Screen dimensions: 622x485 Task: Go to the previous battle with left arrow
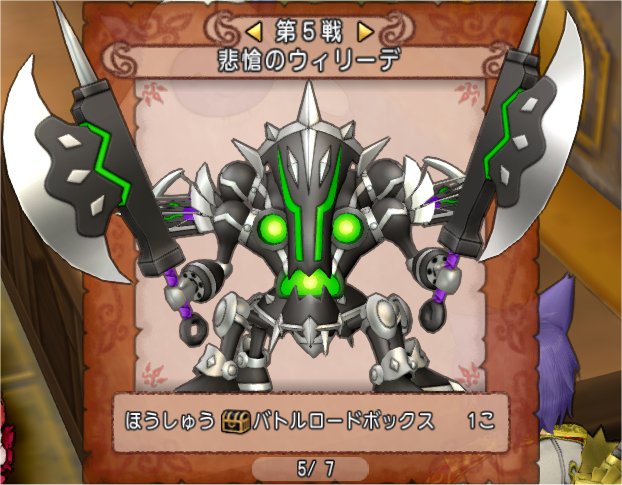pyautogui.click(x=254, y=31)
